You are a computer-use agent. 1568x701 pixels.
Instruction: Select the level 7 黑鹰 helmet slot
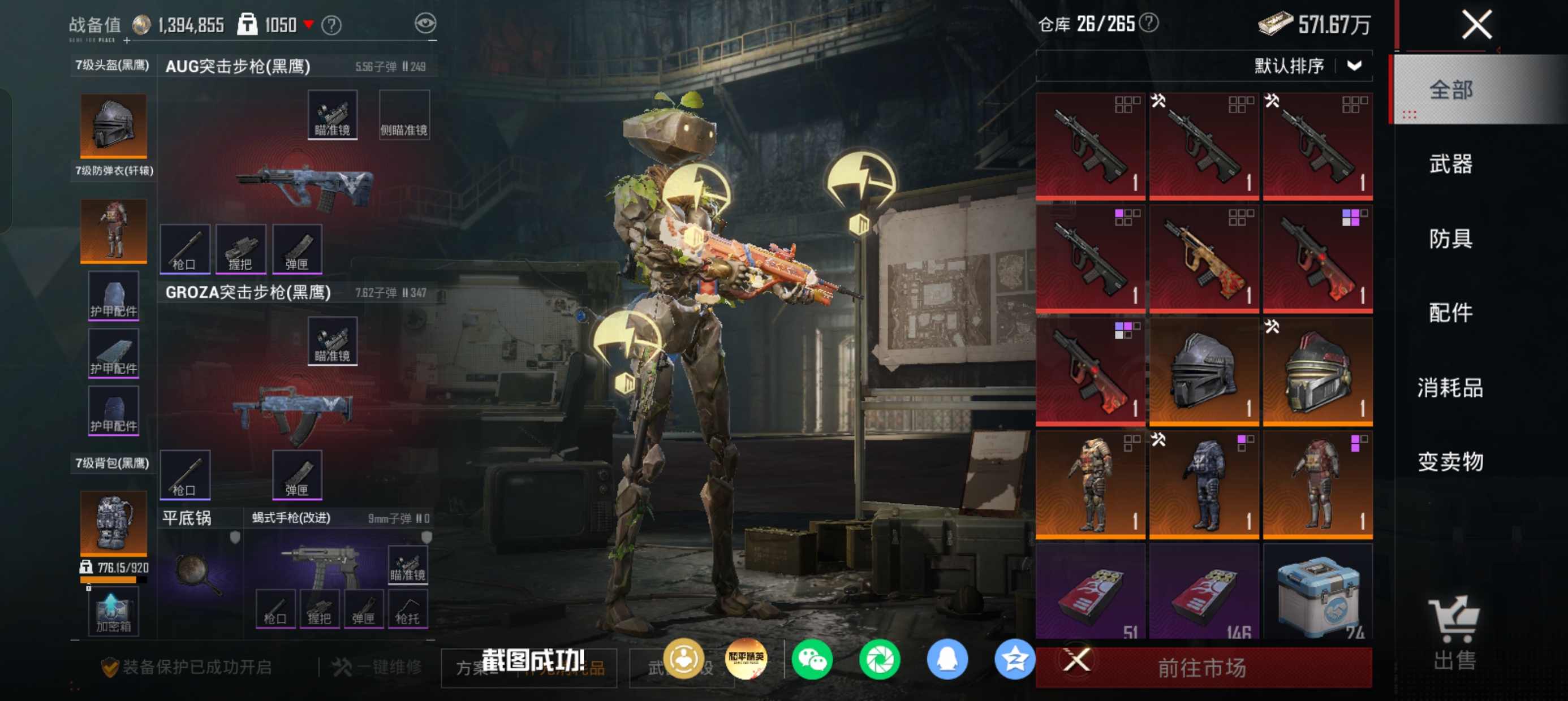114,126
